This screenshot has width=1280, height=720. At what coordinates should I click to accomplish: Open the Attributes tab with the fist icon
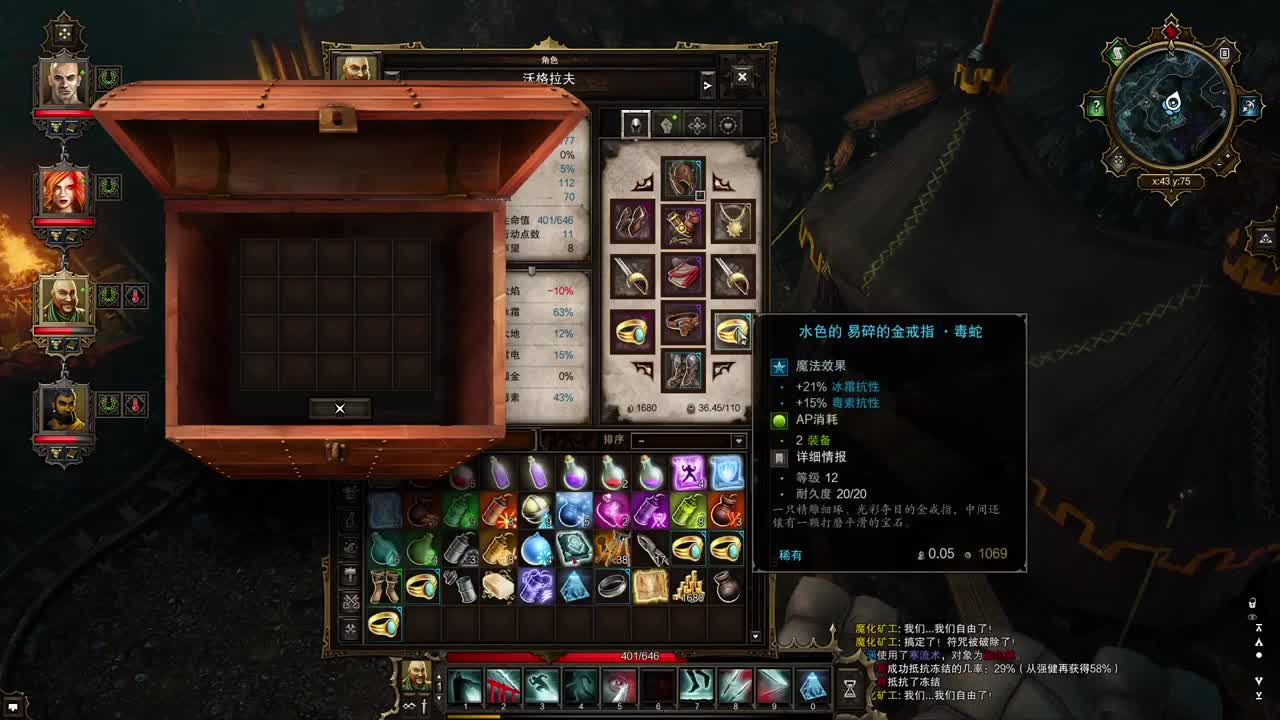coord(667,124)
